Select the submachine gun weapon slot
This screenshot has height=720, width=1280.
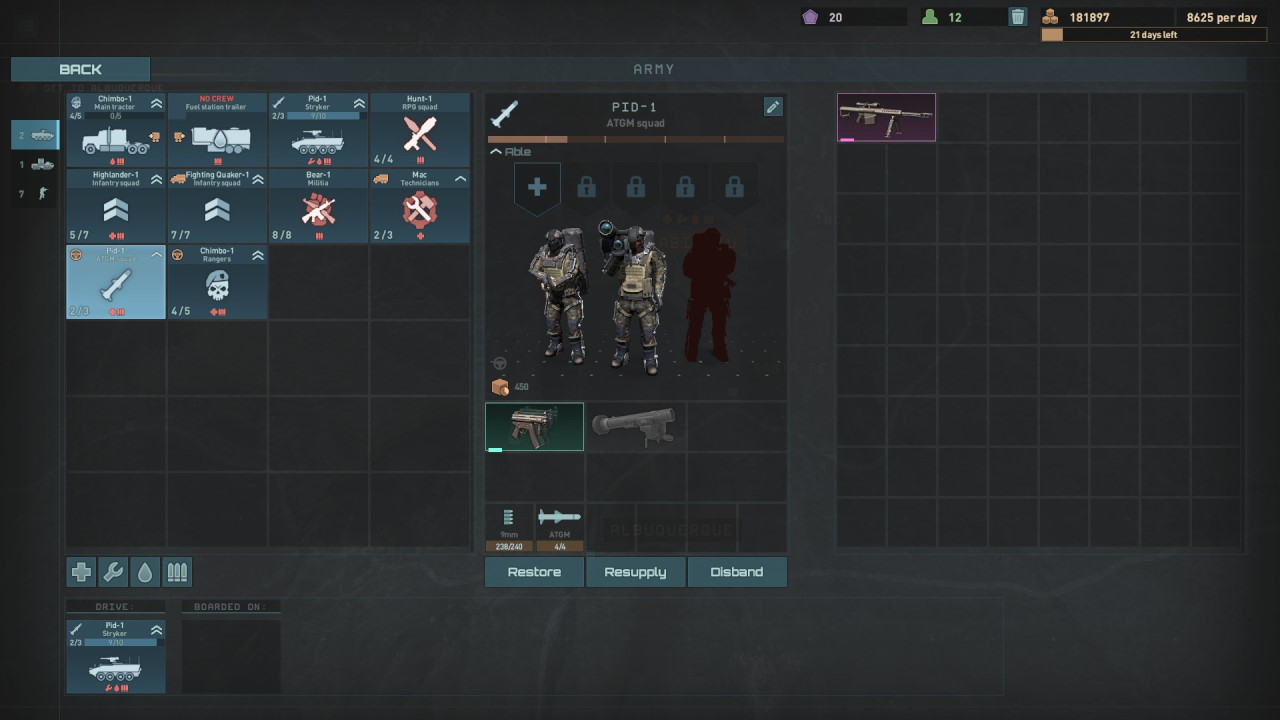[x=534, y=427]
